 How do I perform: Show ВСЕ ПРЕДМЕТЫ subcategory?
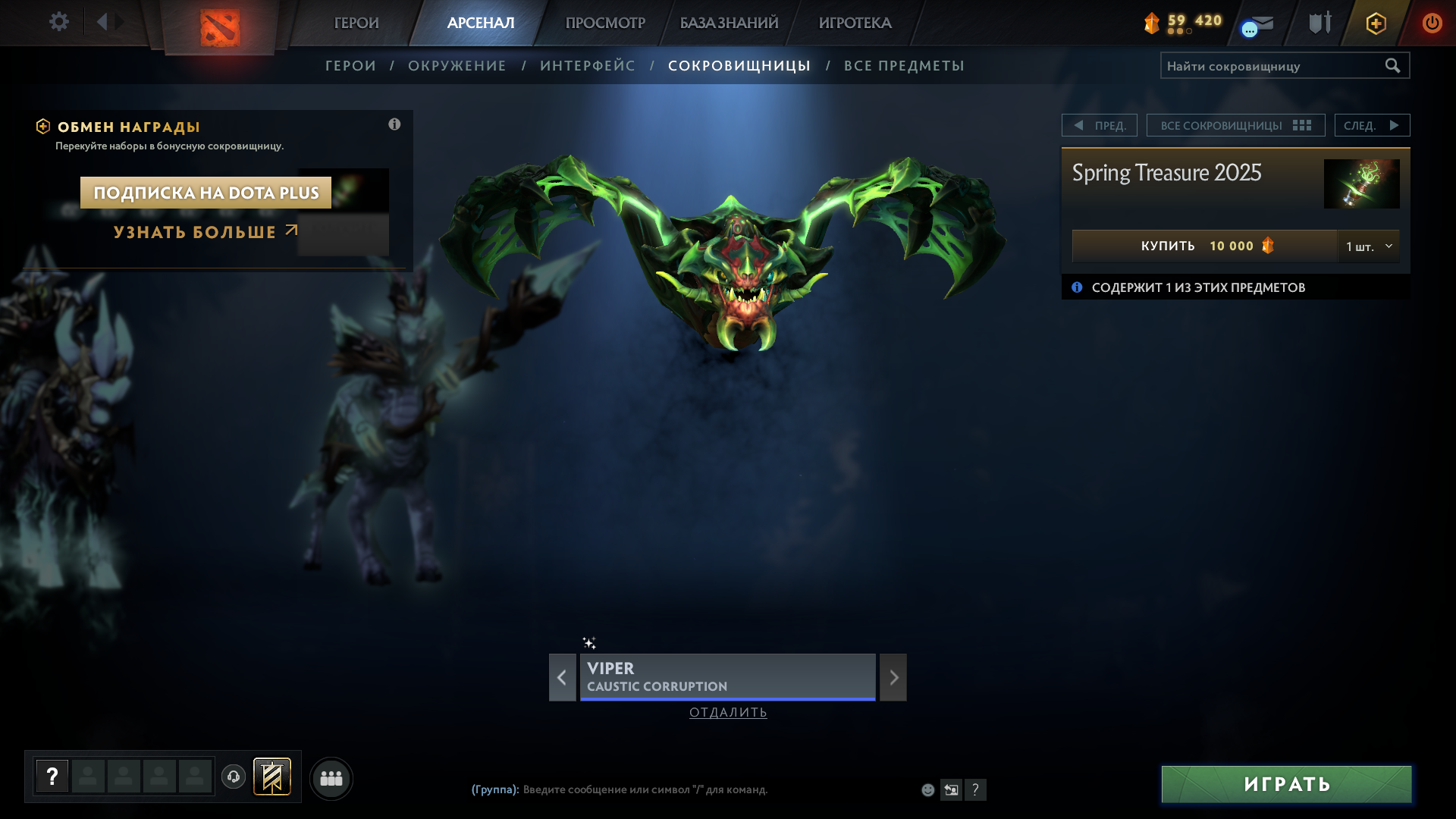904,66
